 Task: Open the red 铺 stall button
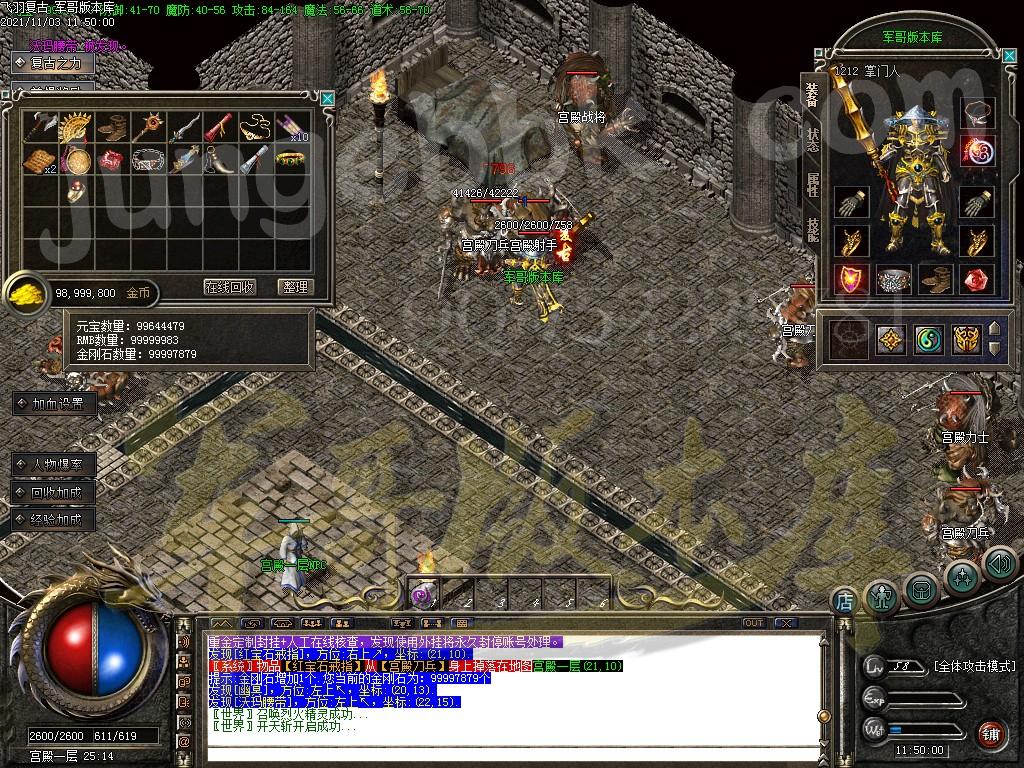point(991,733)
